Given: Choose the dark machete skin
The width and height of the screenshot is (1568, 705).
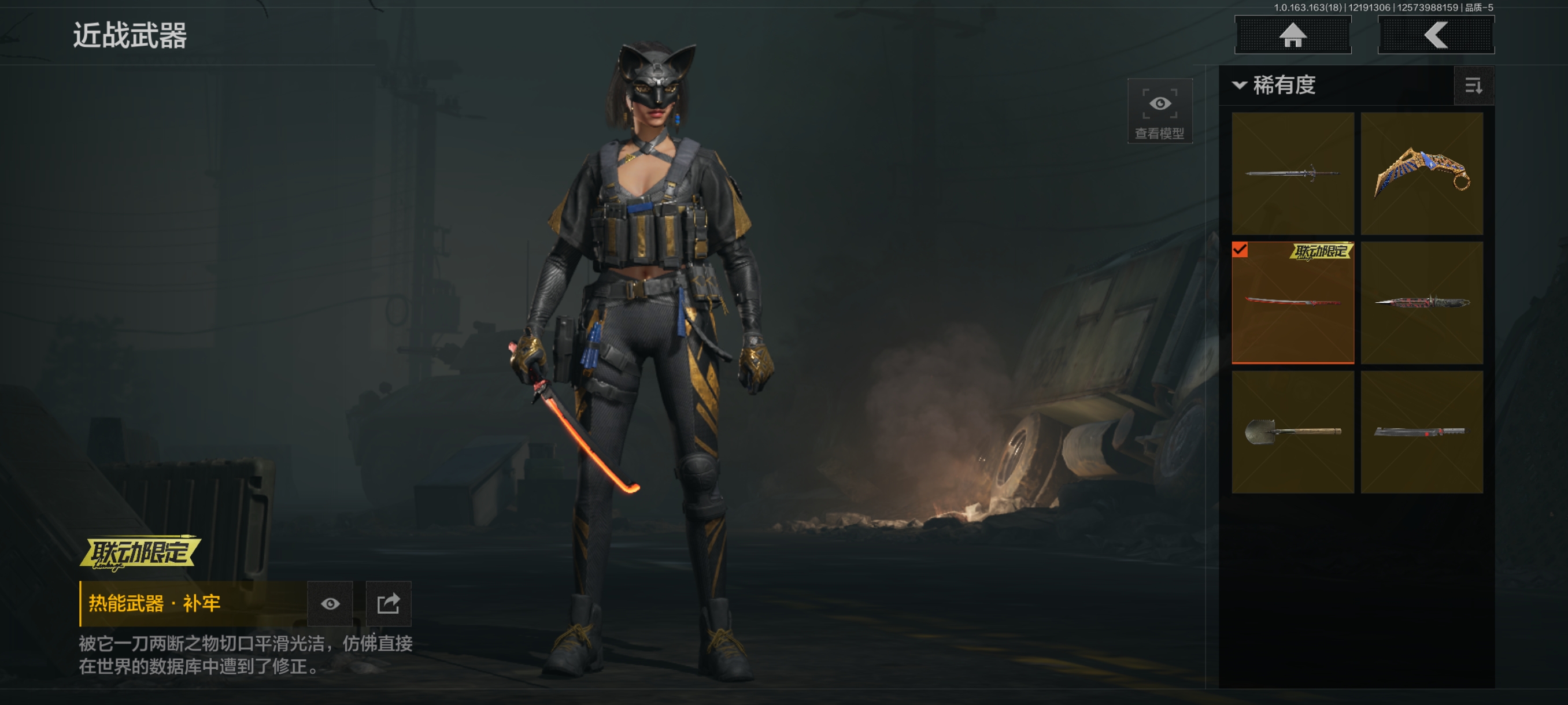Looking at the screenshot, I should [1421, 432].
